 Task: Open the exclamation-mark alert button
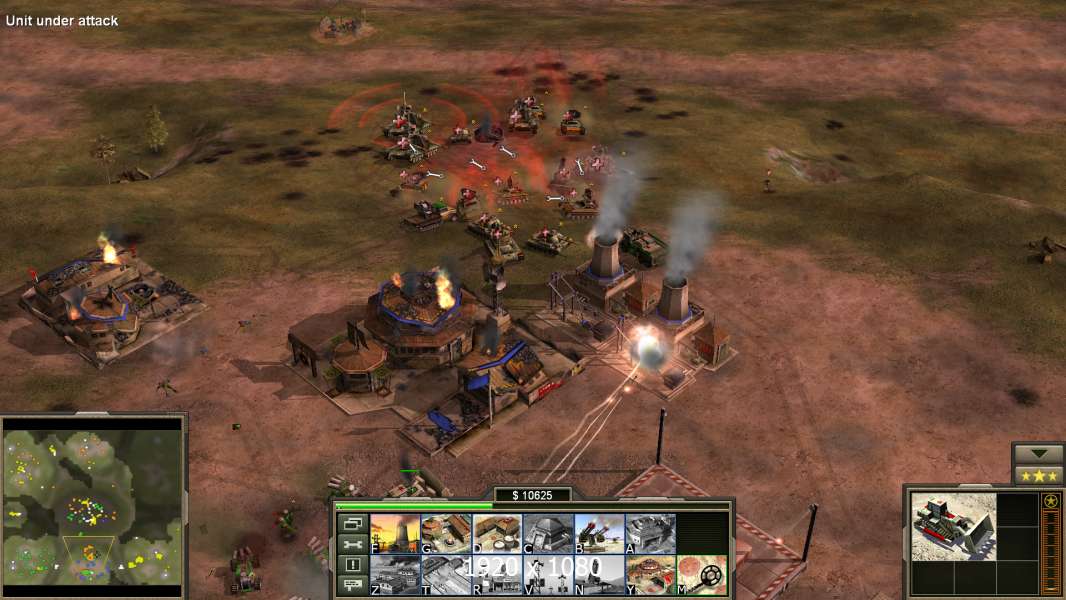(x=352, y=565)
